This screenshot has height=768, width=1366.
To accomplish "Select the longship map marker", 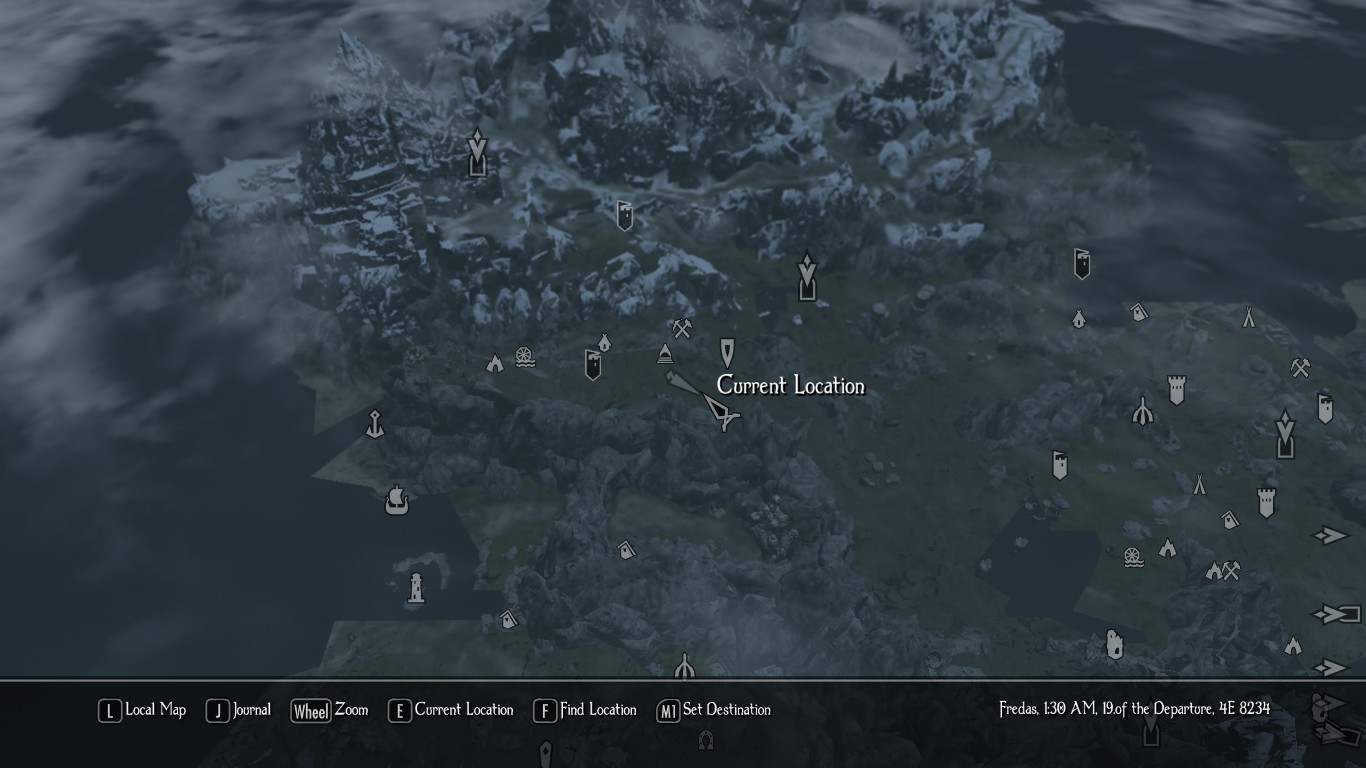I will (x=397, y=500).
